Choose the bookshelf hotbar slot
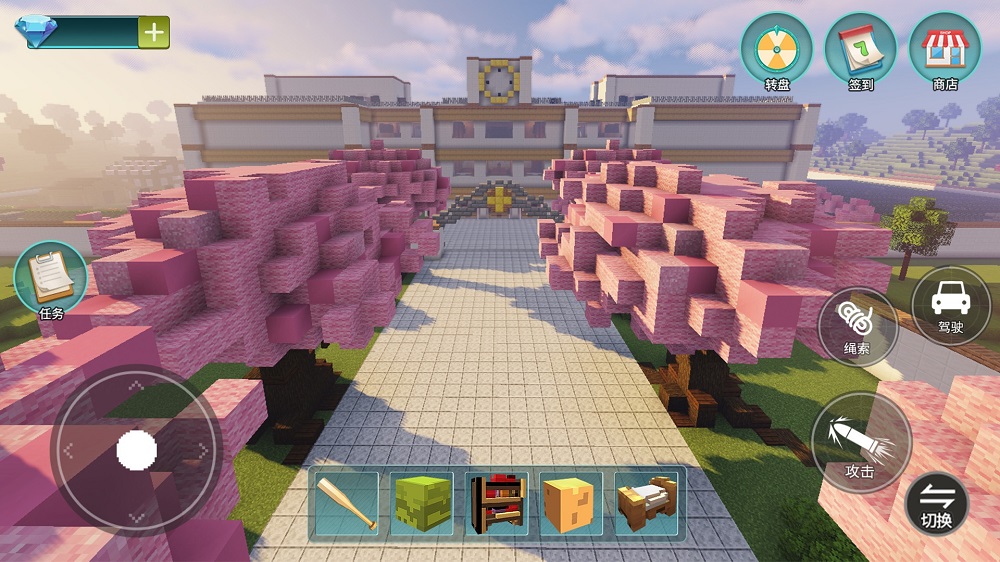 (x=497, y=504)
